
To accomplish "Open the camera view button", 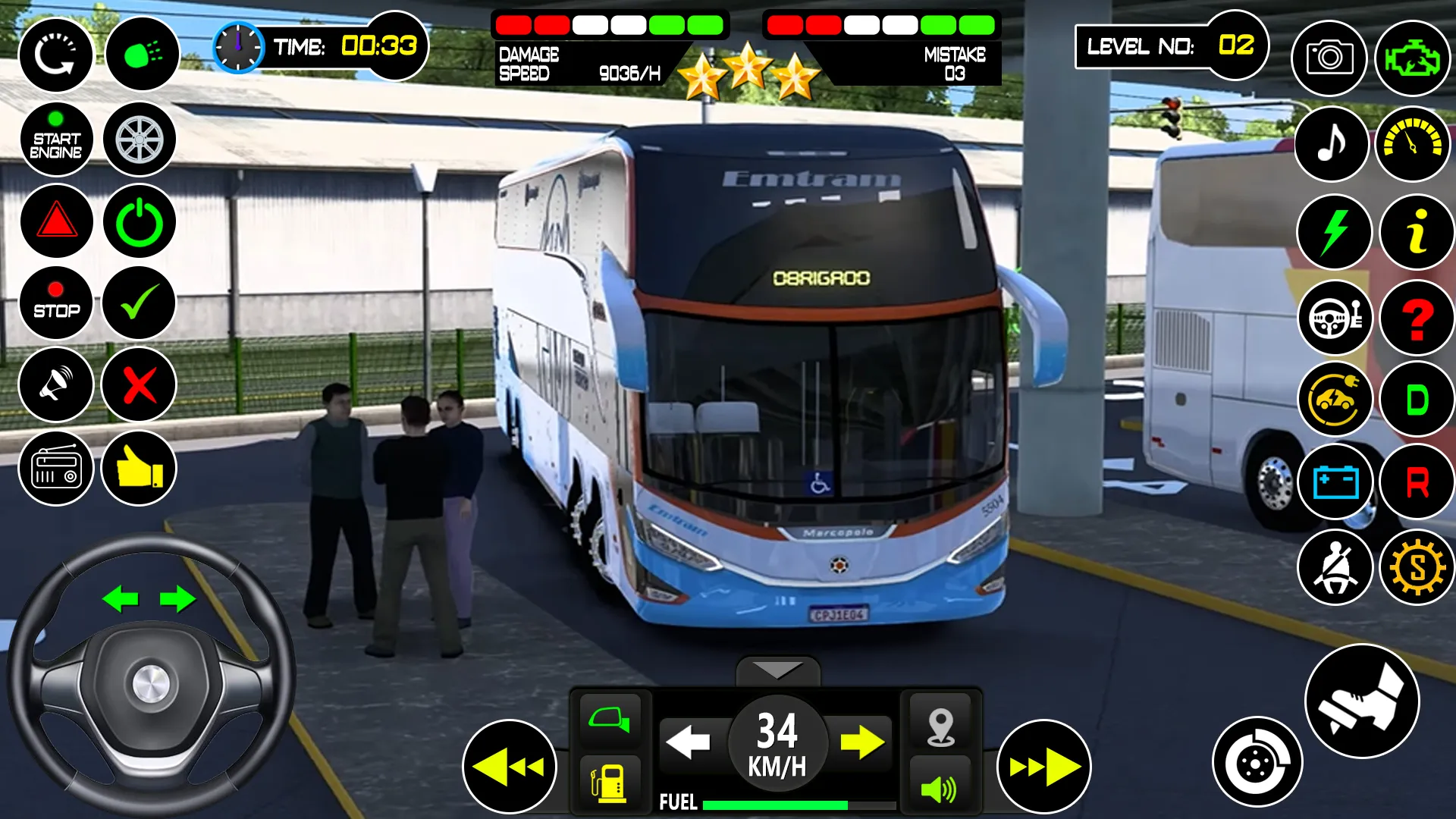I will (1329, 58).
